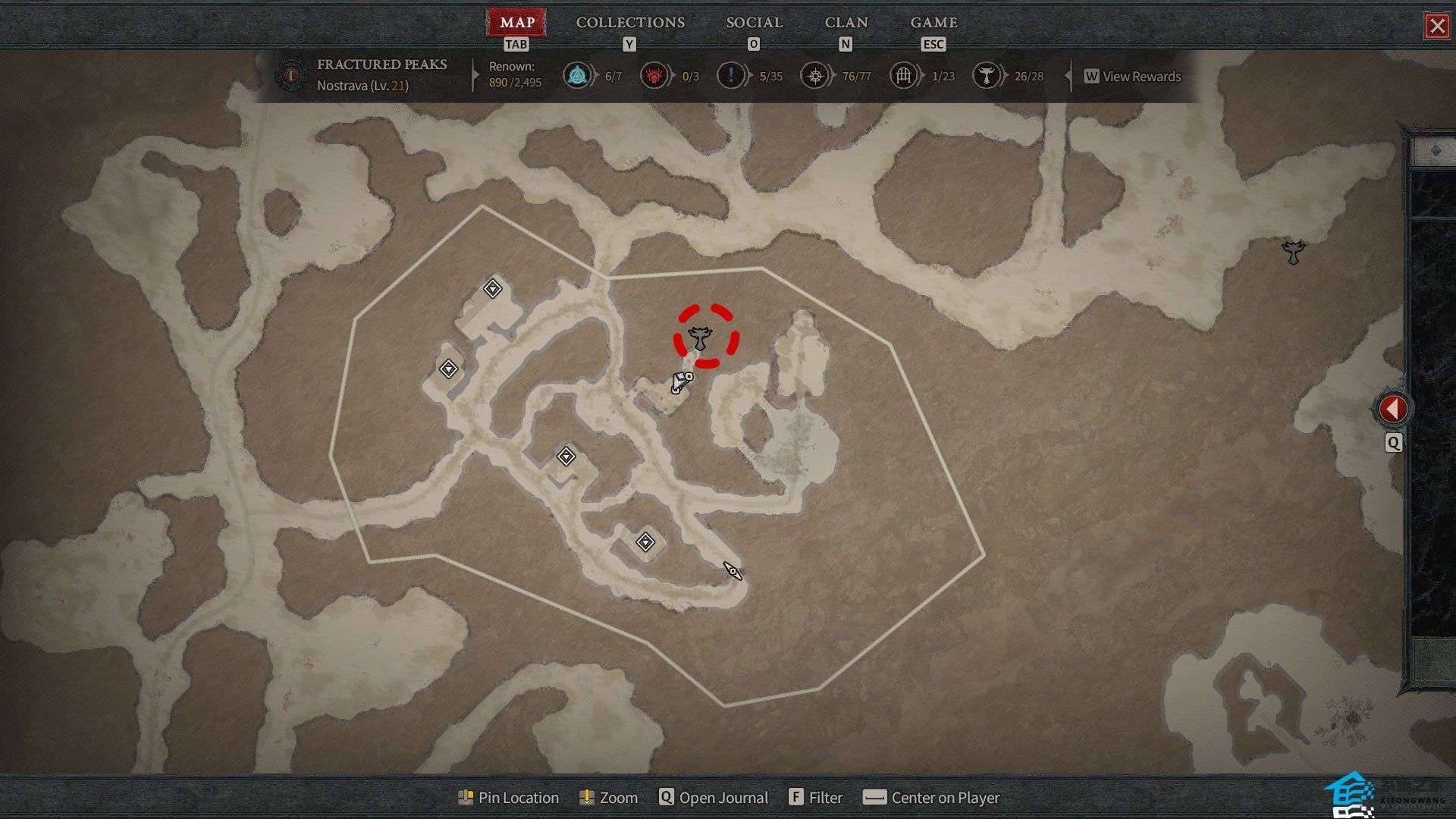The image size is (1456, 819).
Task: Click the active Map tab
Action: (x=517, y=23)
